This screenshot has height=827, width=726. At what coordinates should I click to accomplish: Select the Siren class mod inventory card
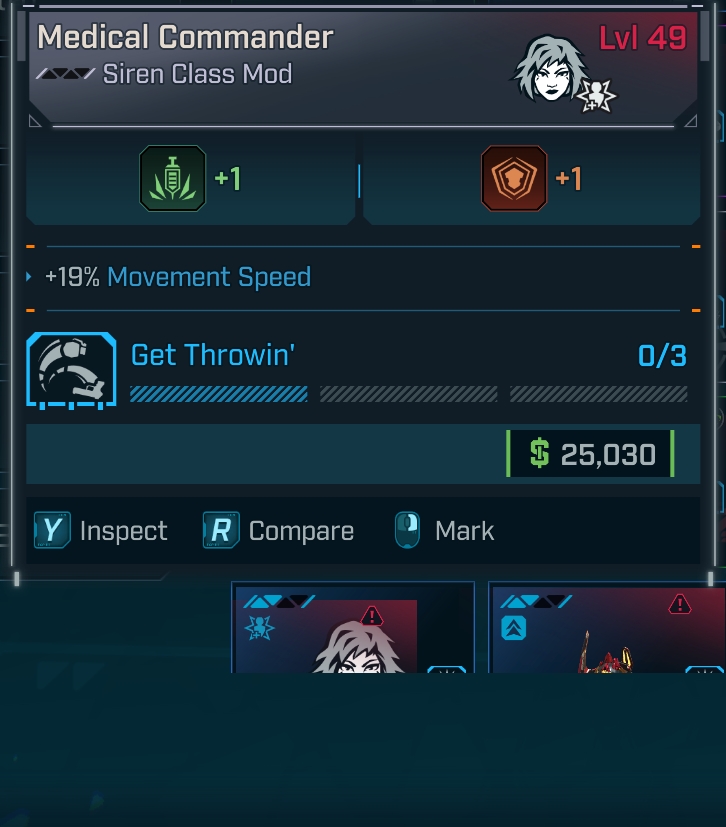tap(352, 629)
